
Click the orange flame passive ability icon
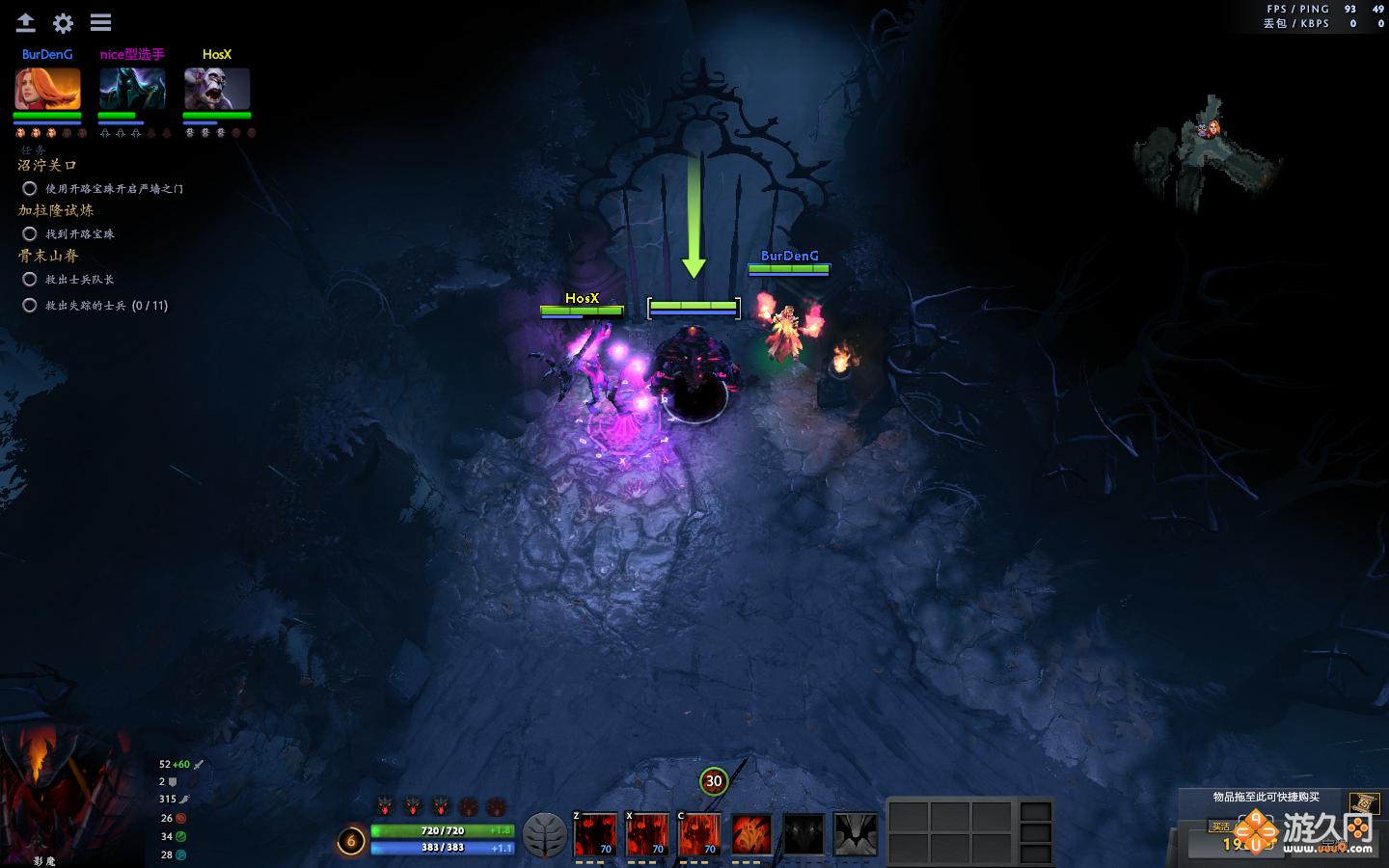[750, 831]
